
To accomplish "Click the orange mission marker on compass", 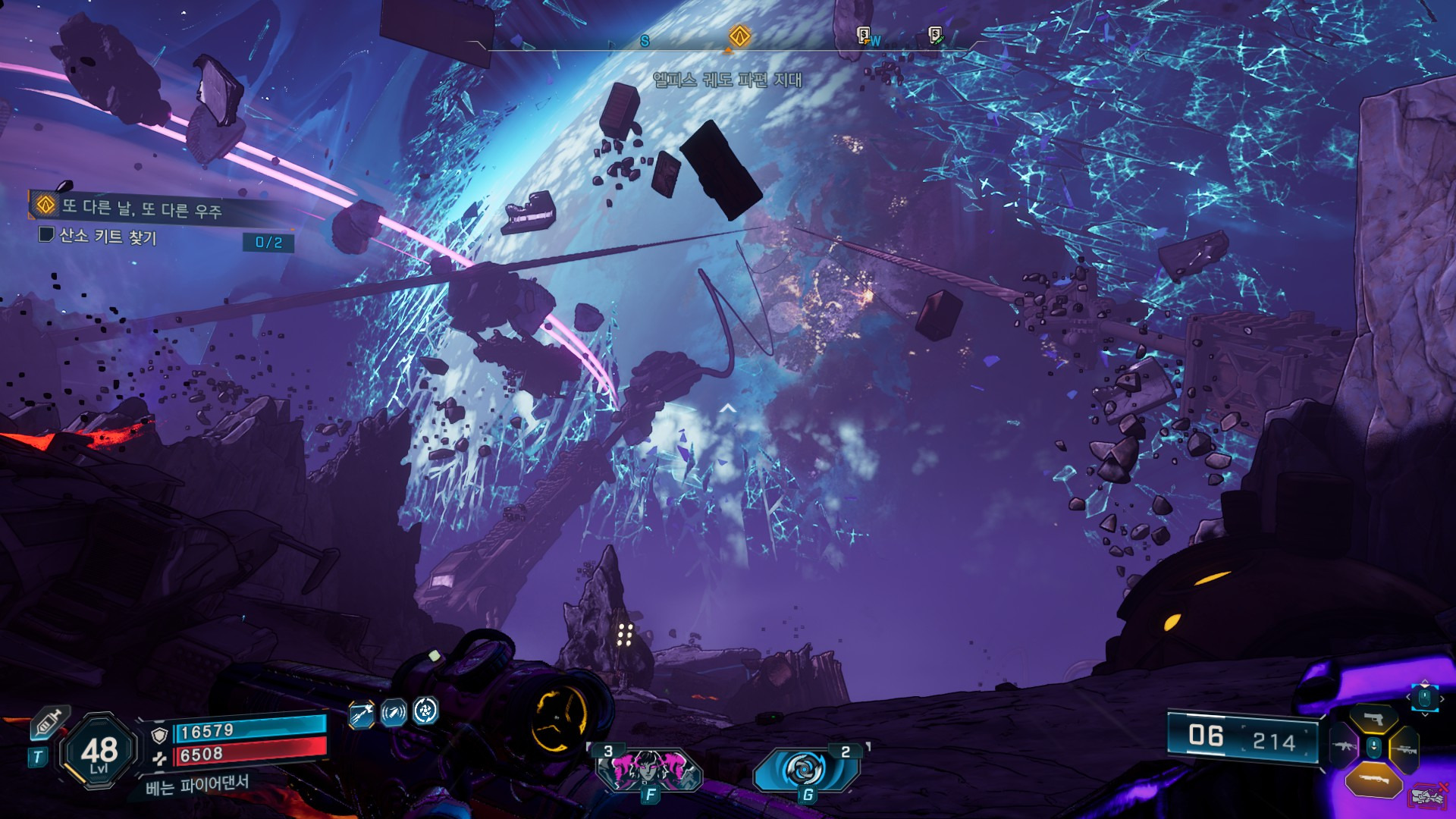I will pos(739,36).
